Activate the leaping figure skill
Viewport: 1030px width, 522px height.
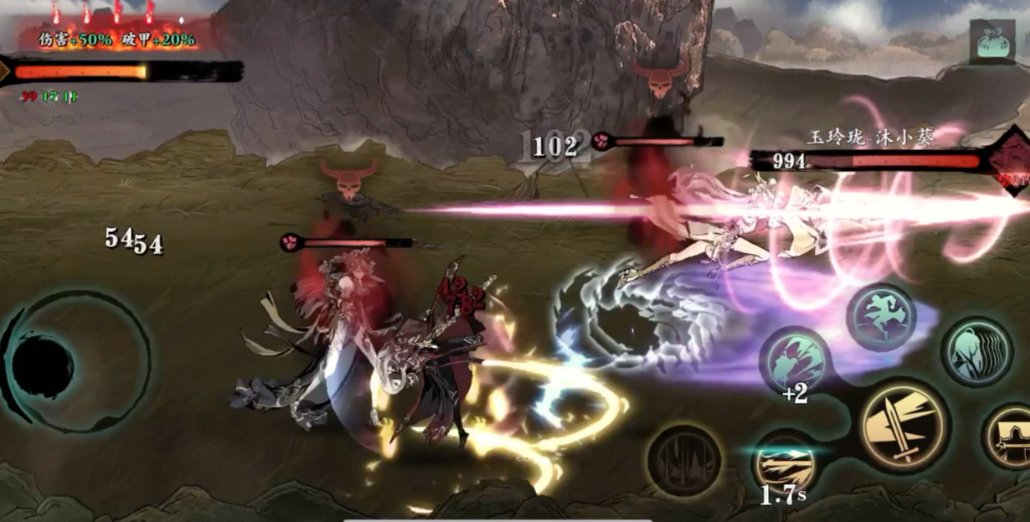point(881,316)
